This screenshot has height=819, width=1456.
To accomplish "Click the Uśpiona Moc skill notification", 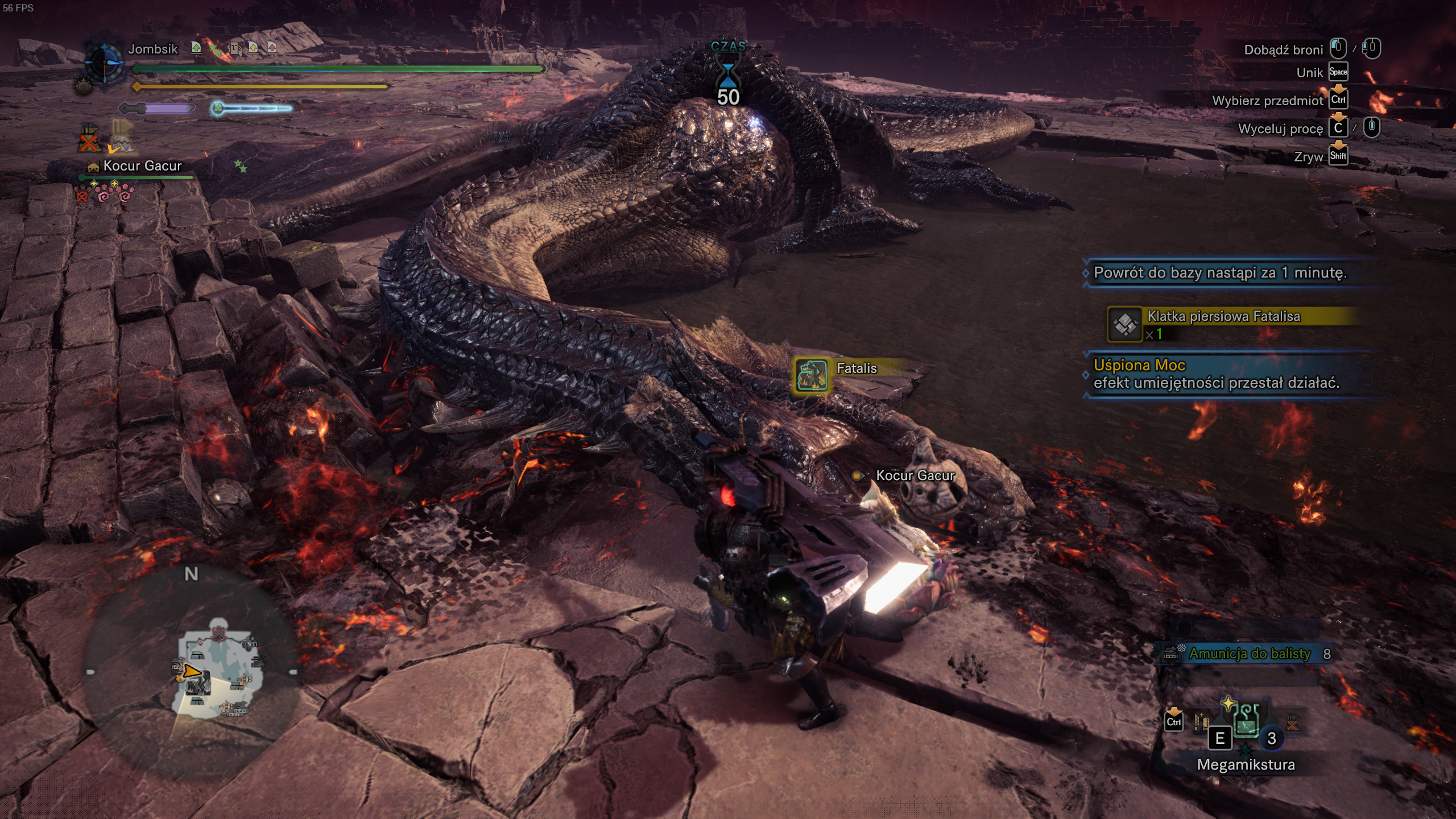I will [1217, 374].
